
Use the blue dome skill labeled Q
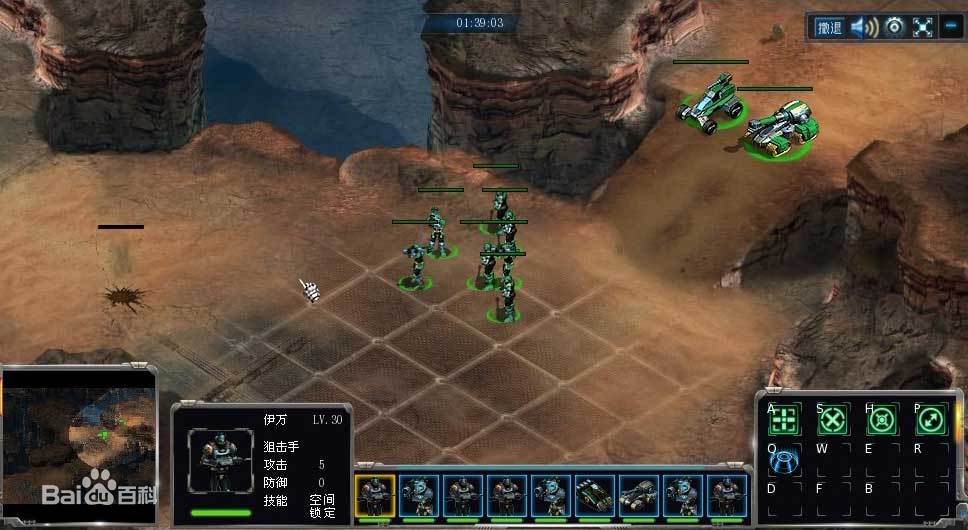click(x=788, y=459)
